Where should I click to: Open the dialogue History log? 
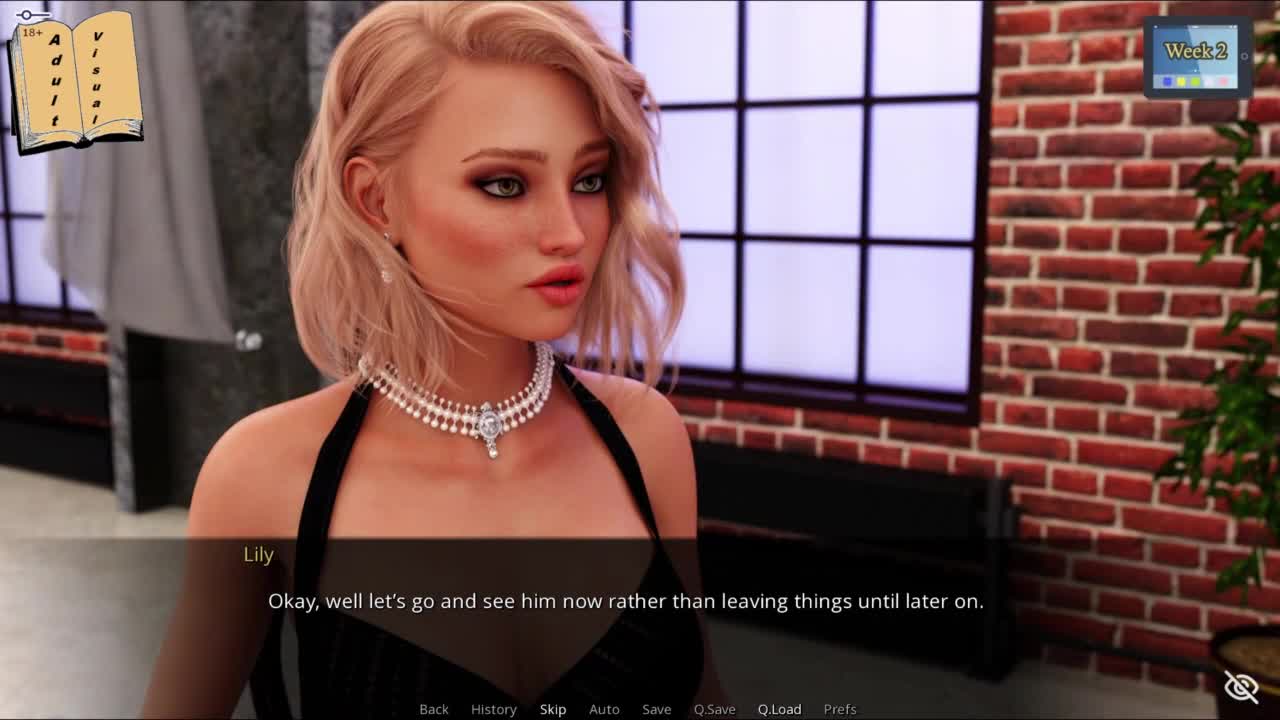pyautogui.click(x=494, y=709)
